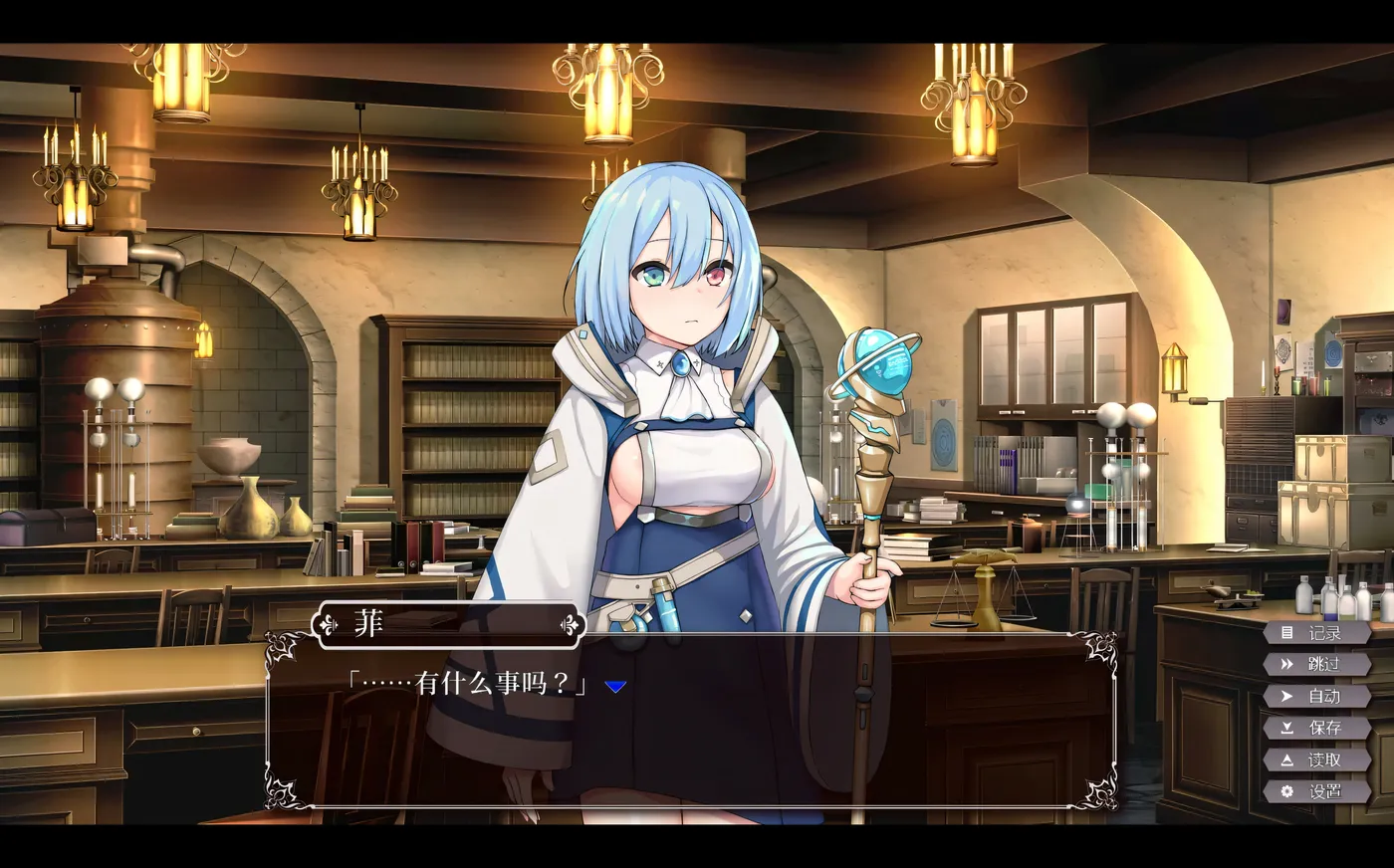Skip dialogue with the 跳过 button
1394x868 pixels.
1315,664
